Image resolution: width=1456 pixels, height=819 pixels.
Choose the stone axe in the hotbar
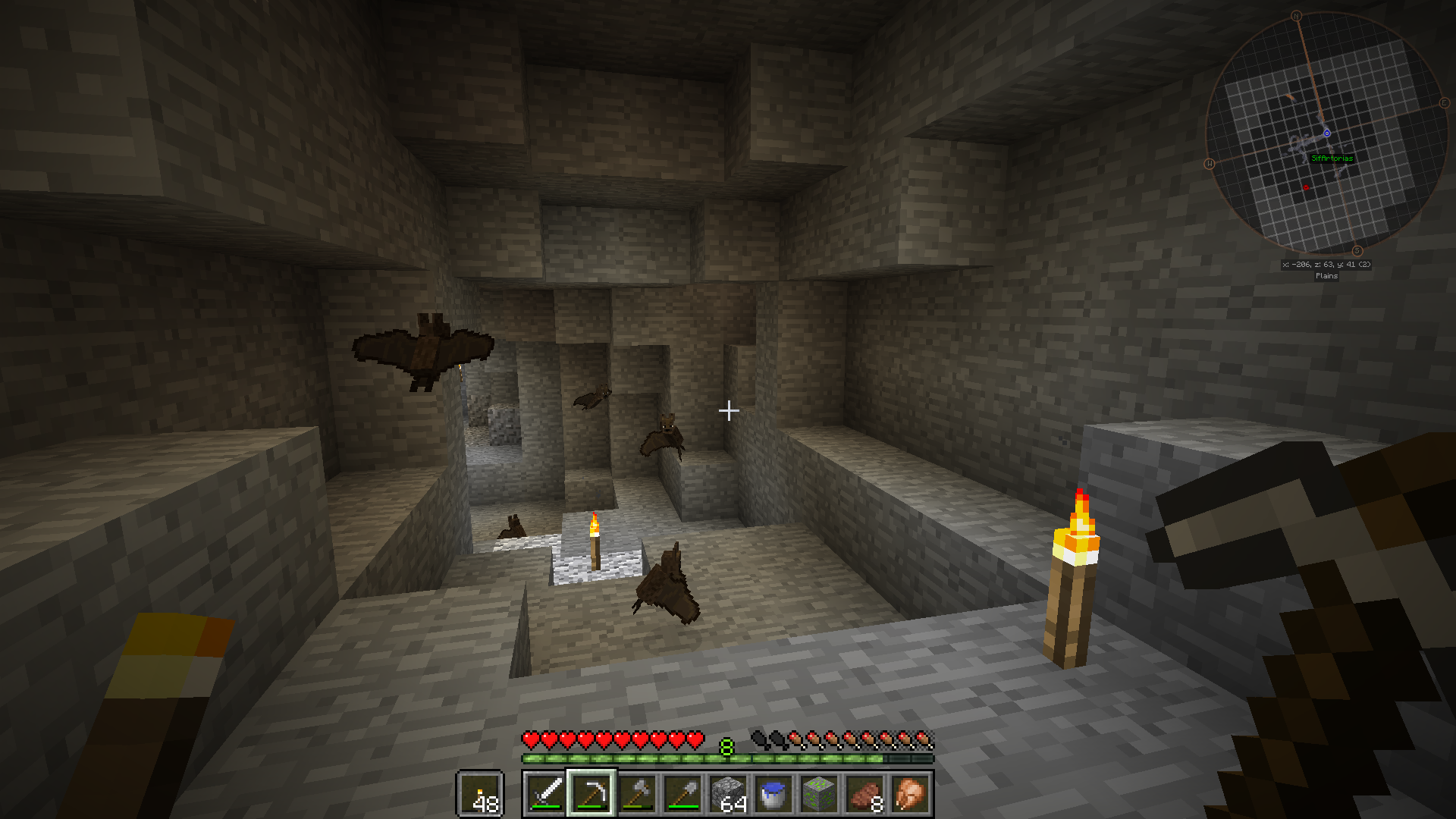pyautogui.click(x=637, y=794)
